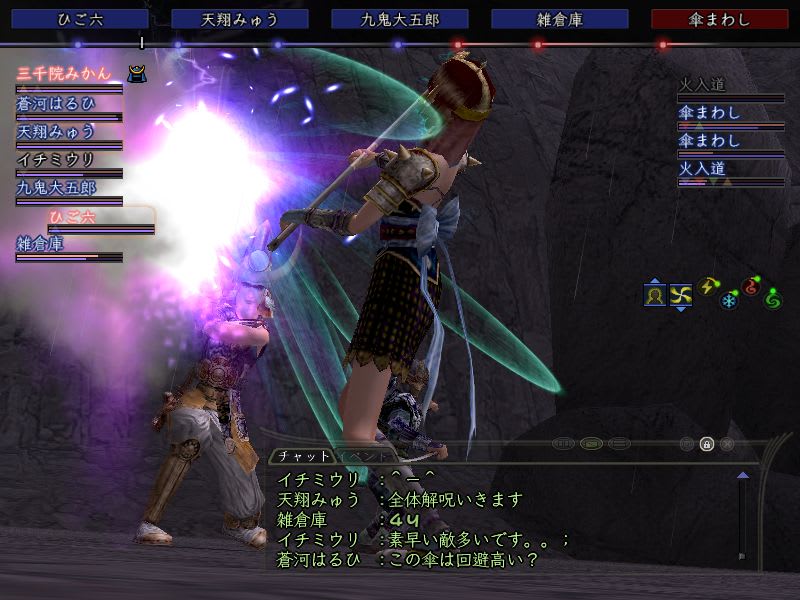The height and width of the screenshot is (600, 800).
Task: Click the blue snowflake status icon
Action: (x=729, y=300)
